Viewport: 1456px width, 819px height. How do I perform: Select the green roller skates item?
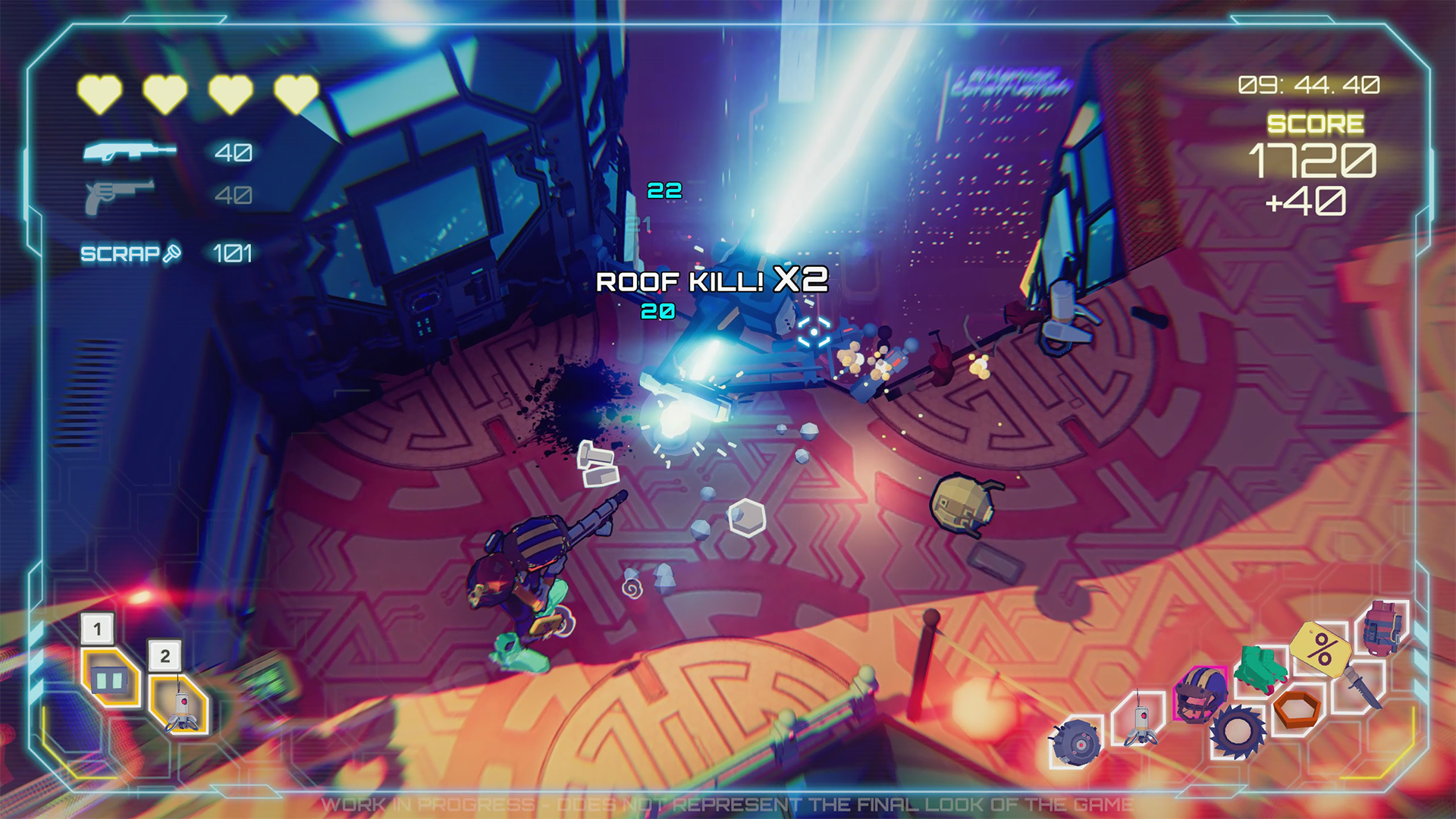click(x=1261, y=668)
